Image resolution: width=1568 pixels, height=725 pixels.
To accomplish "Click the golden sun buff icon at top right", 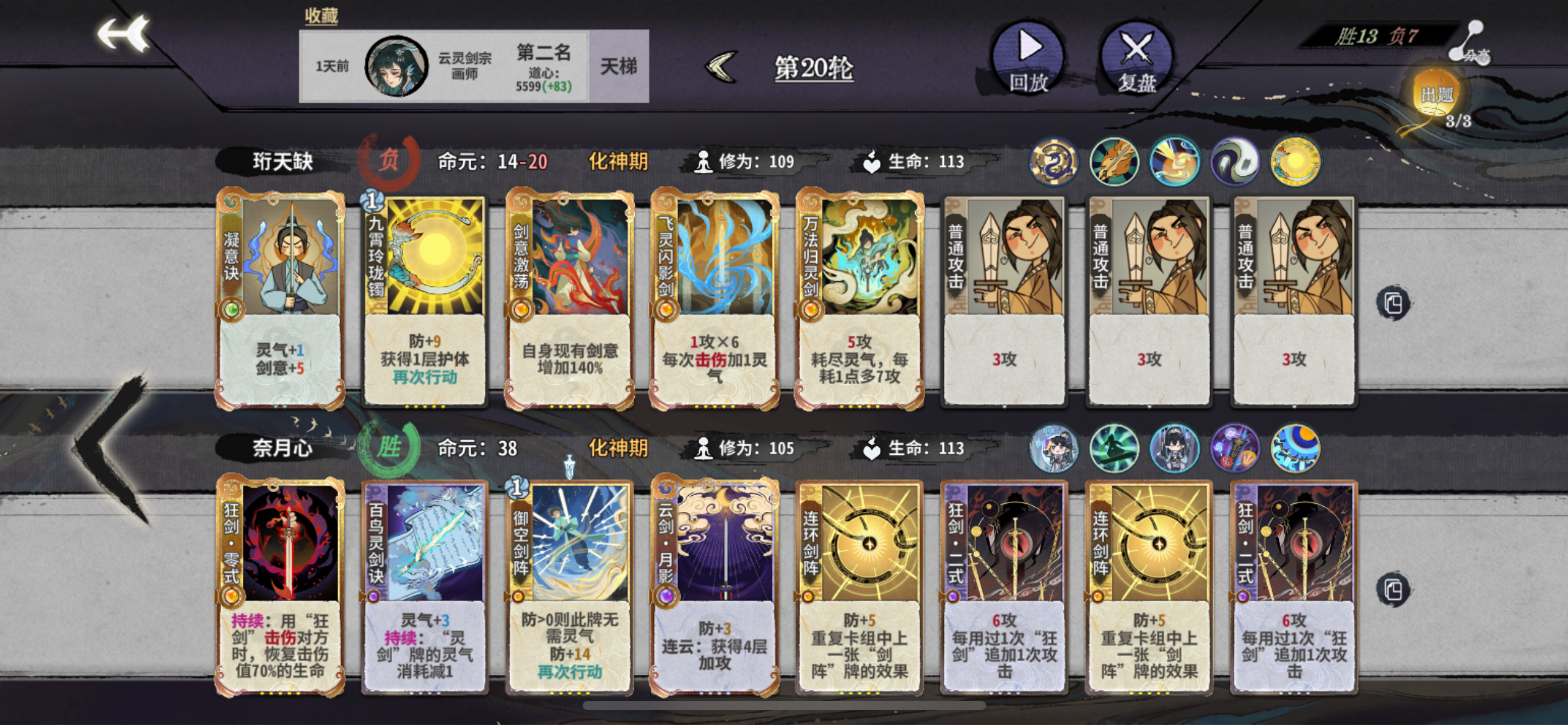I will coord(1294,161).
